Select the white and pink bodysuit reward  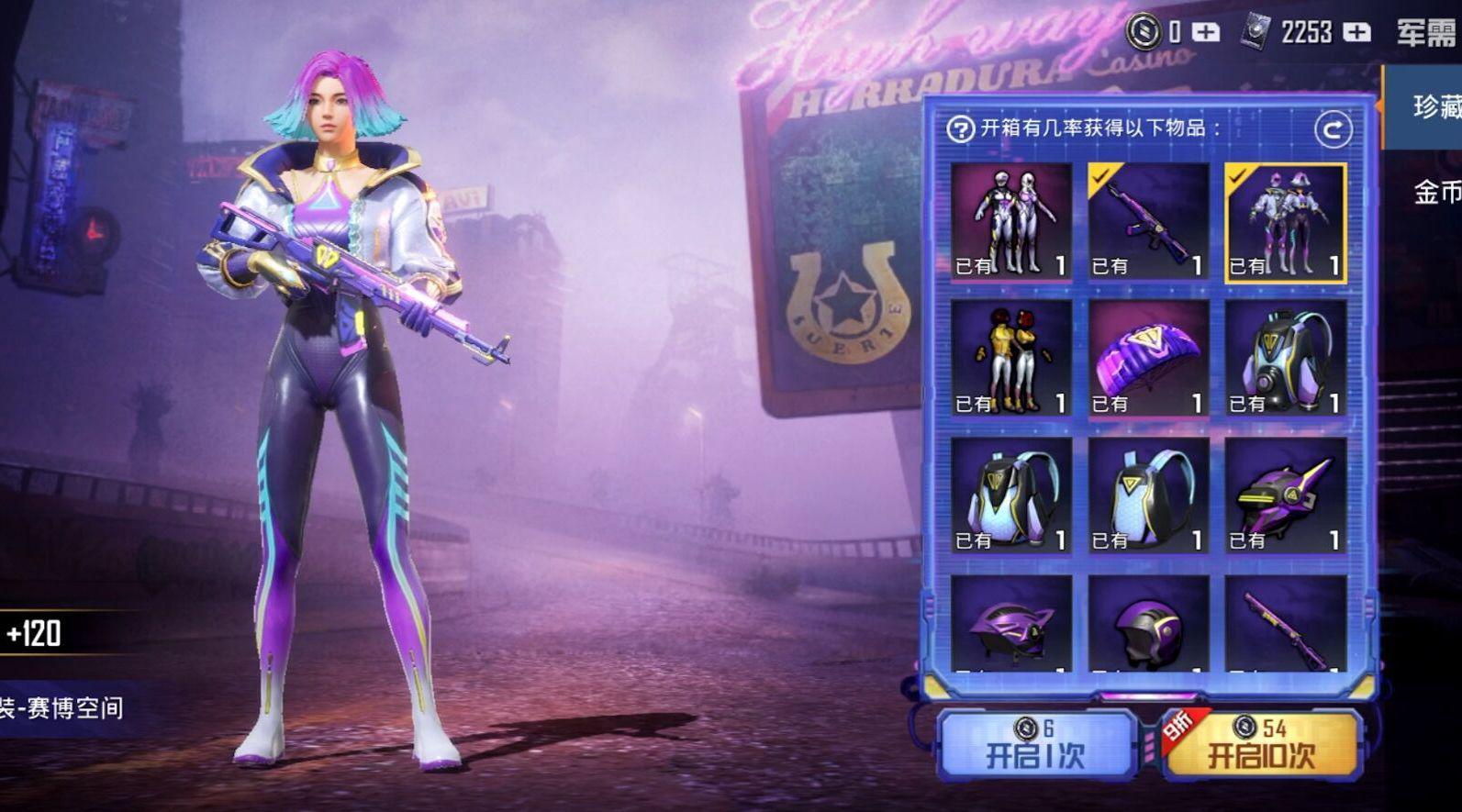1011,221
